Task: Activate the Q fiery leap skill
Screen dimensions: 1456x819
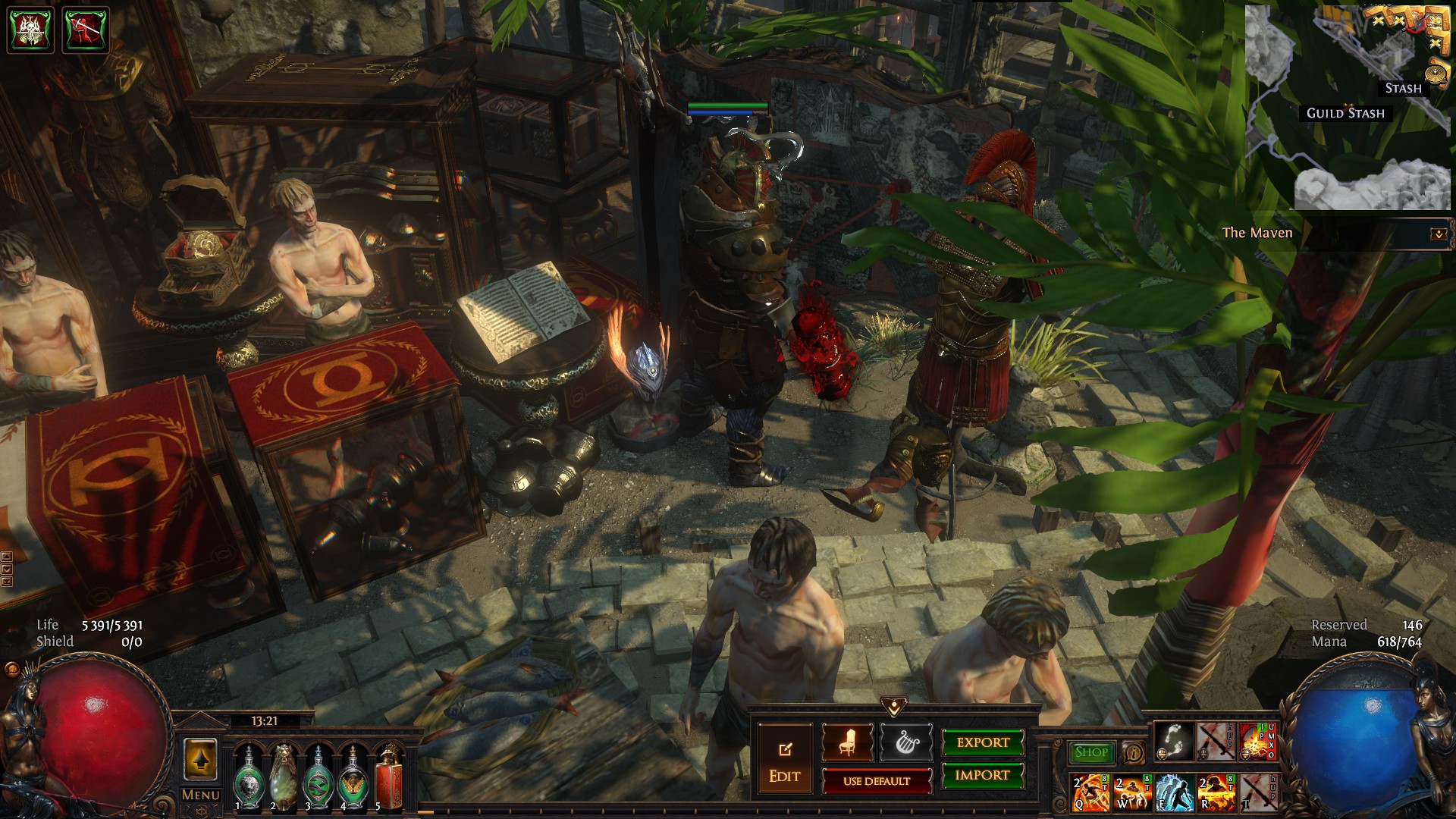Action: tap(1090, 792)
